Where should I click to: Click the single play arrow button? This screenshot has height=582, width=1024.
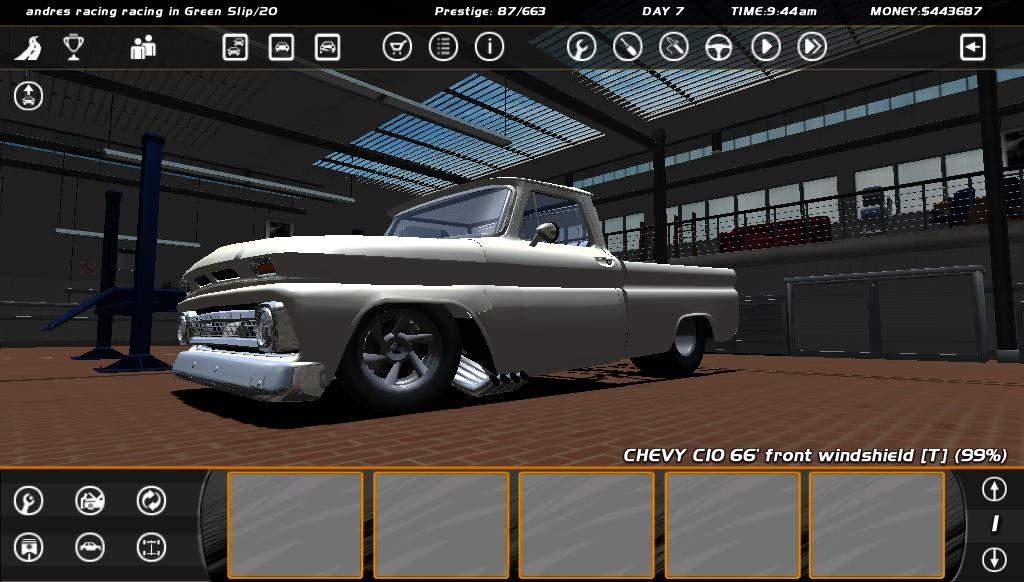(765, 47)
